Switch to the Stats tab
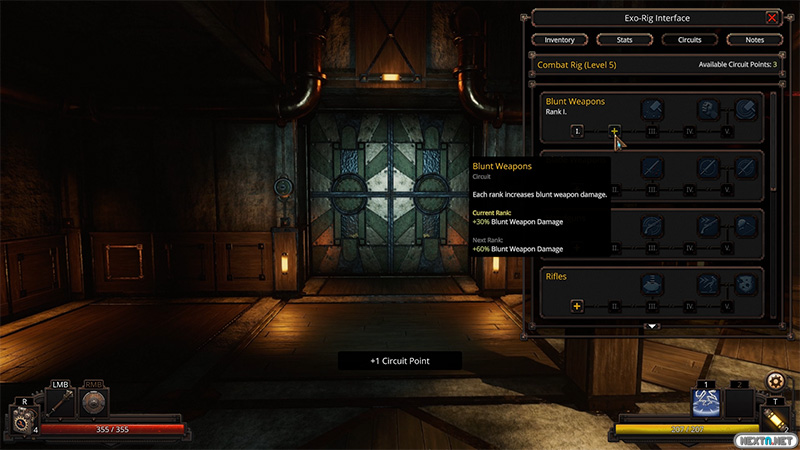This screenshot has height=450, width=800. [x=624, y=40]
